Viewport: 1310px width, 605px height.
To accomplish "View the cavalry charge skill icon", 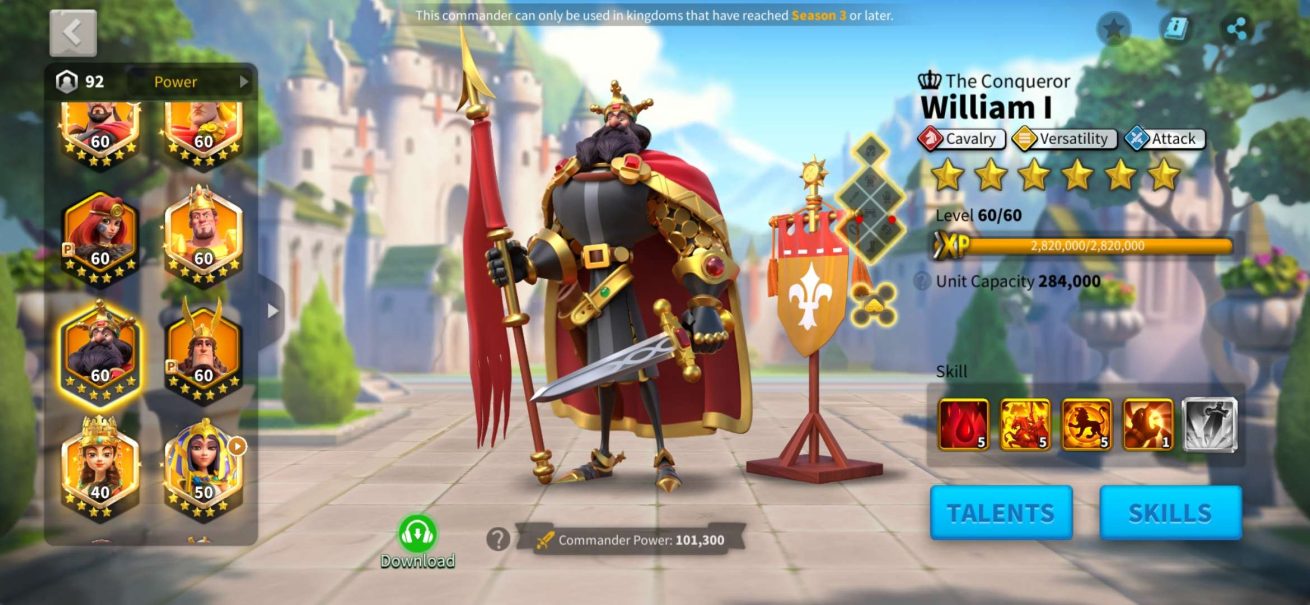I will click(1025, 424).
